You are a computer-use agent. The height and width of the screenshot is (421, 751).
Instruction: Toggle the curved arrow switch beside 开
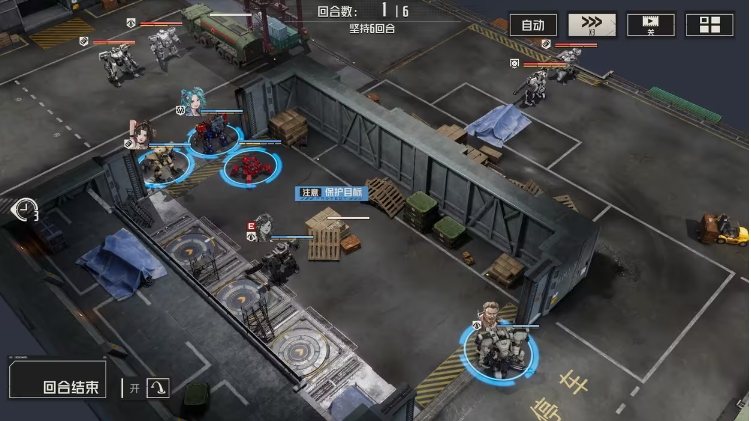[x=159, y=388]
